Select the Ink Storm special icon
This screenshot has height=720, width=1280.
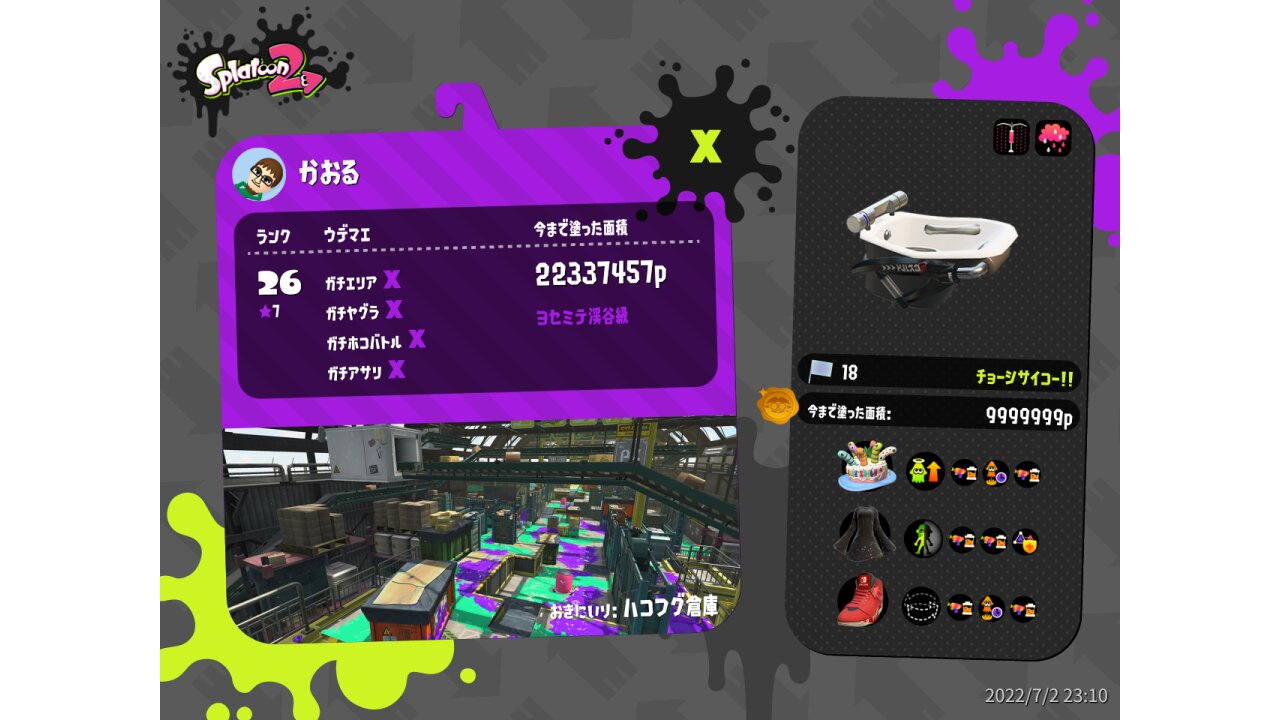(1053, 137)
